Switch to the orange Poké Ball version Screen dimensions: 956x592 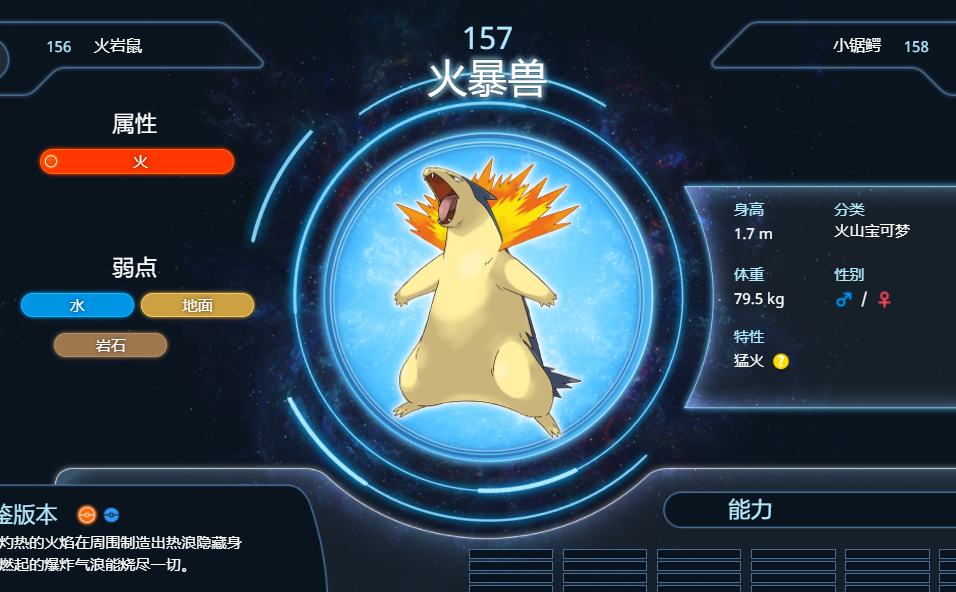[87, 515]
